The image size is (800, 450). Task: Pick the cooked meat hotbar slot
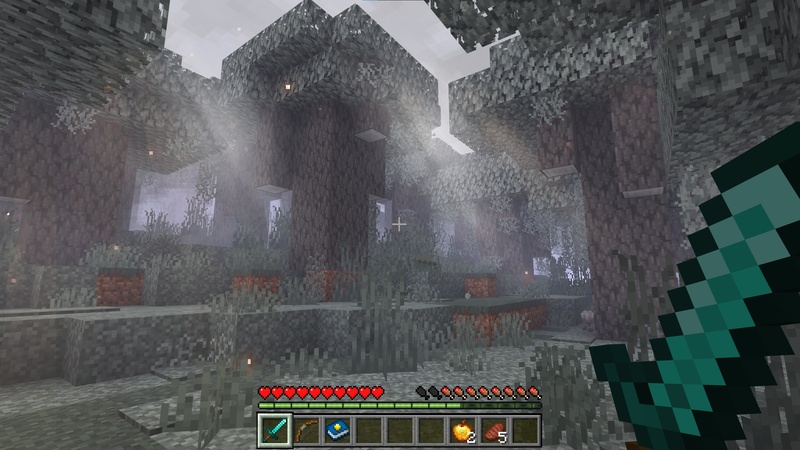(494, 430)
